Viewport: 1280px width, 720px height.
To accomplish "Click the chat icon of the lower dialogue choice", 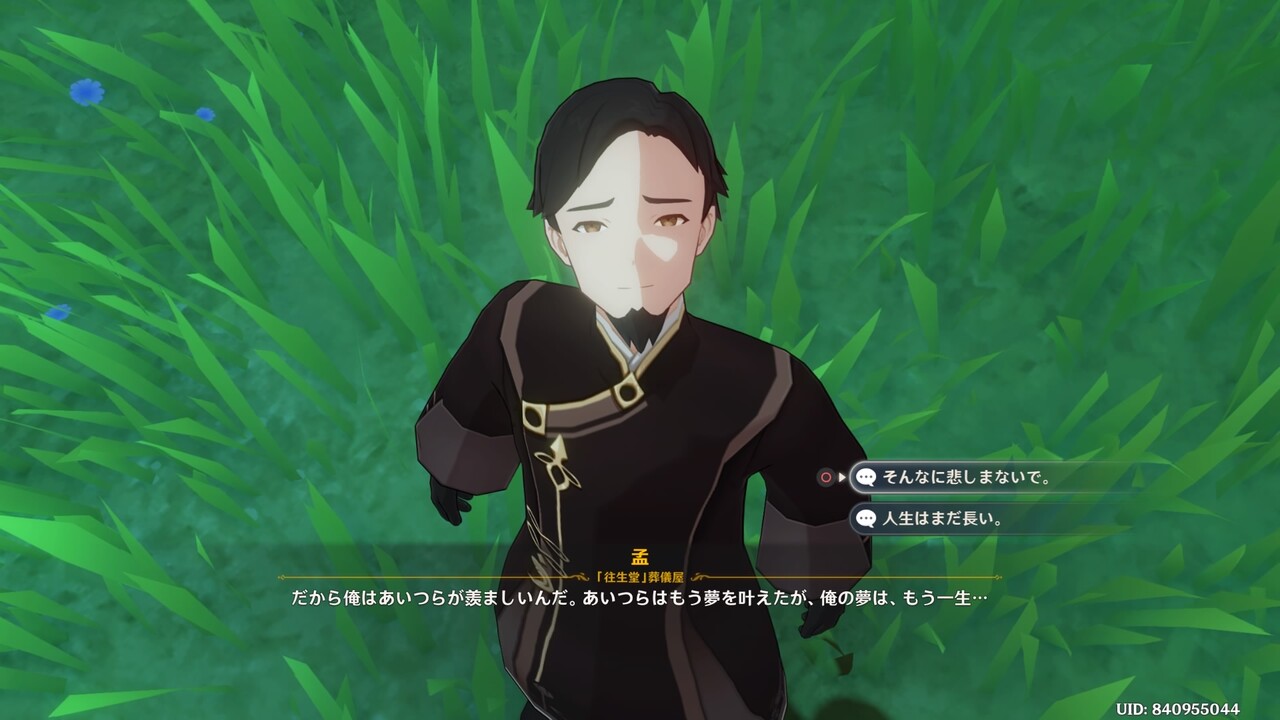I will click(x=866, y=520).
